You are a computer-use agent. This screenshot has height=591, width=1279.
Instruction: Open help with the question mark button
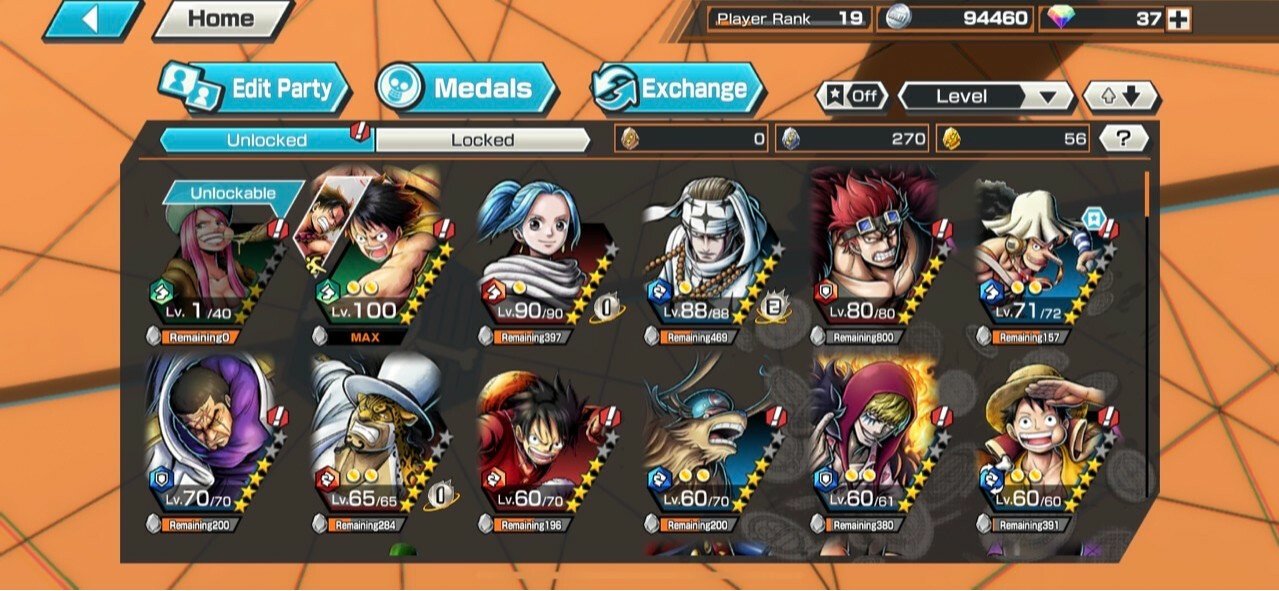[x=1124, y=140]
